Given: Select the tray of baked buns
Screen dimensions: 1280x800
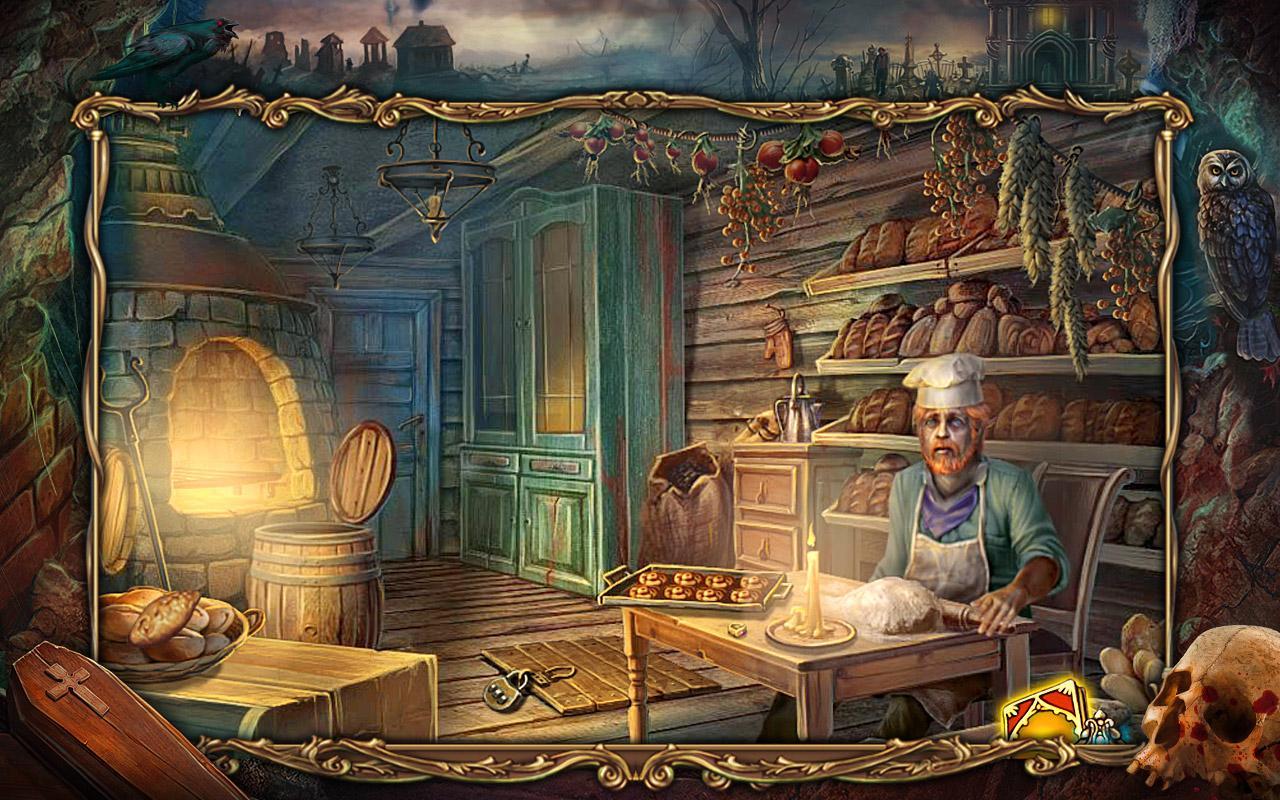Looking at the screenshot, I should click(690, 587).
